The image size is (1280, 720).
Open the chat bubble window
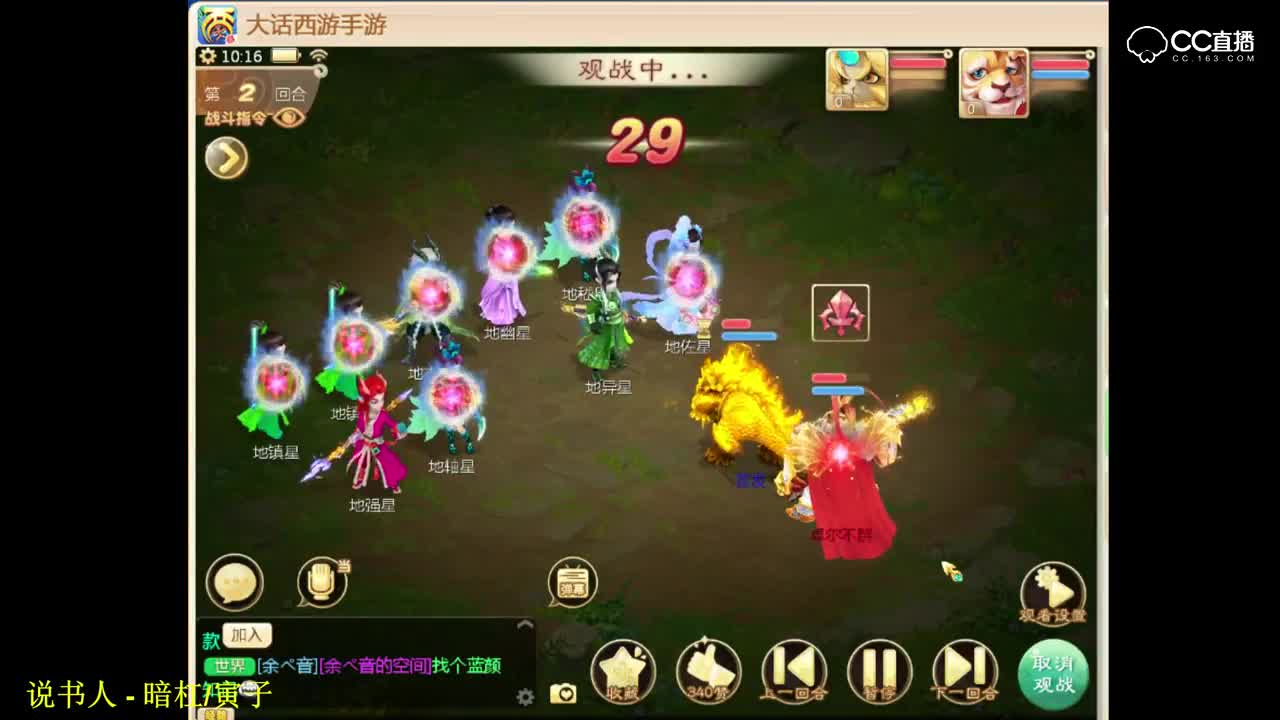coord(235,581)
